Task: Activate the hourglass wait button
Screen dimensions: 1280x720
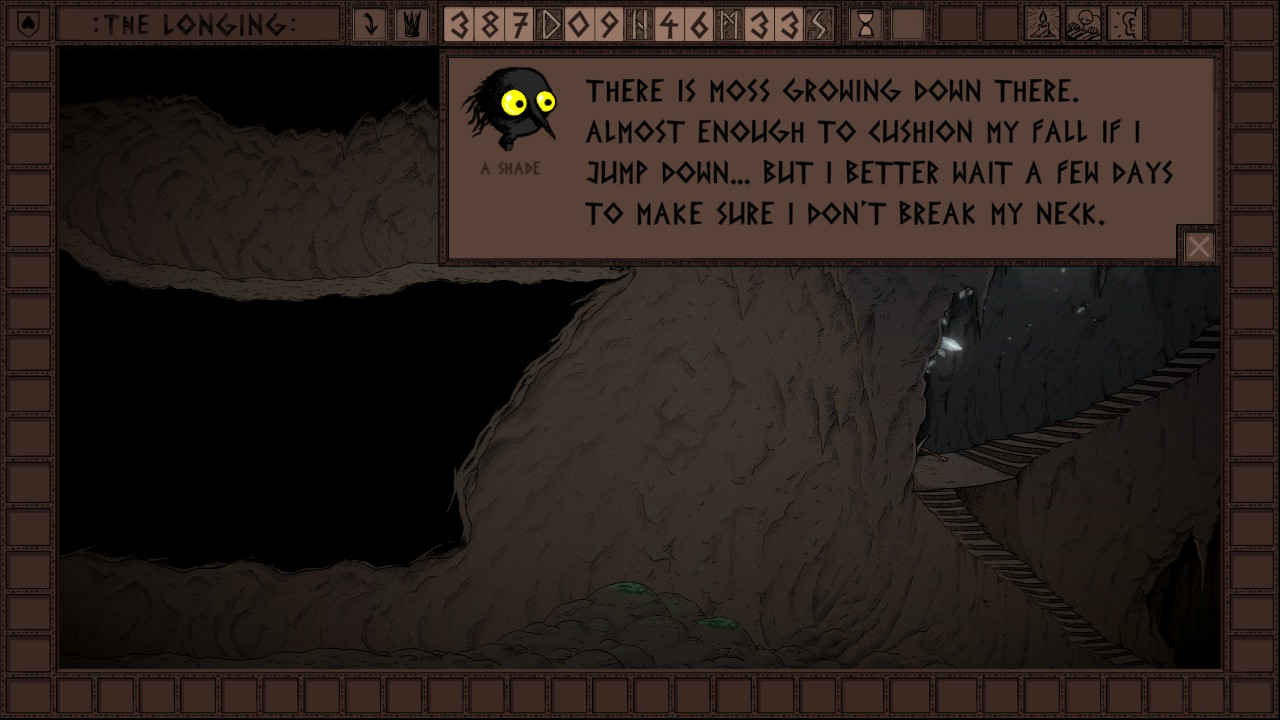Action: [x=866, y=24]
